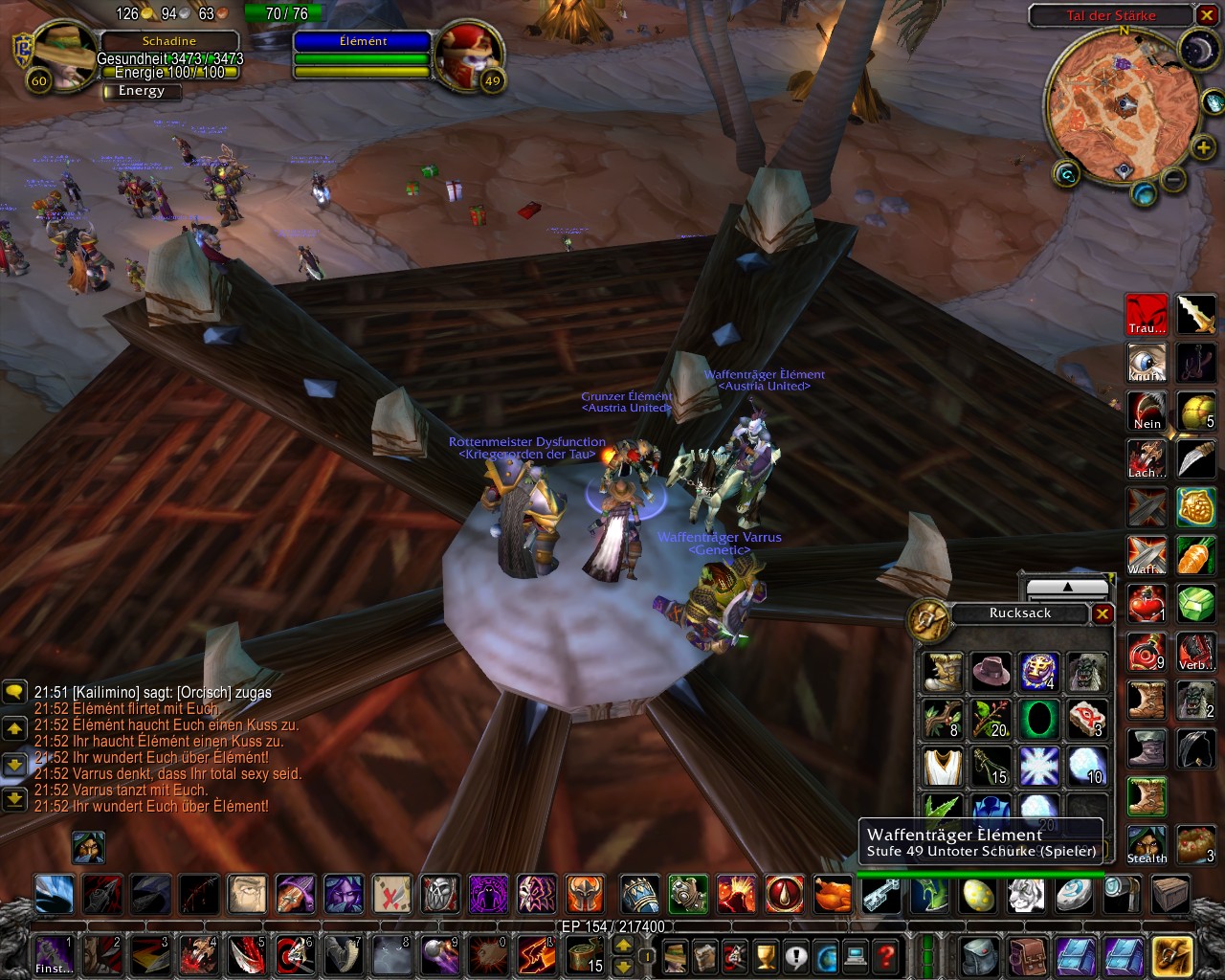Open system options with the computer icon
Image resolution: width=1225 pixels, height=980 pixels.
856,955
